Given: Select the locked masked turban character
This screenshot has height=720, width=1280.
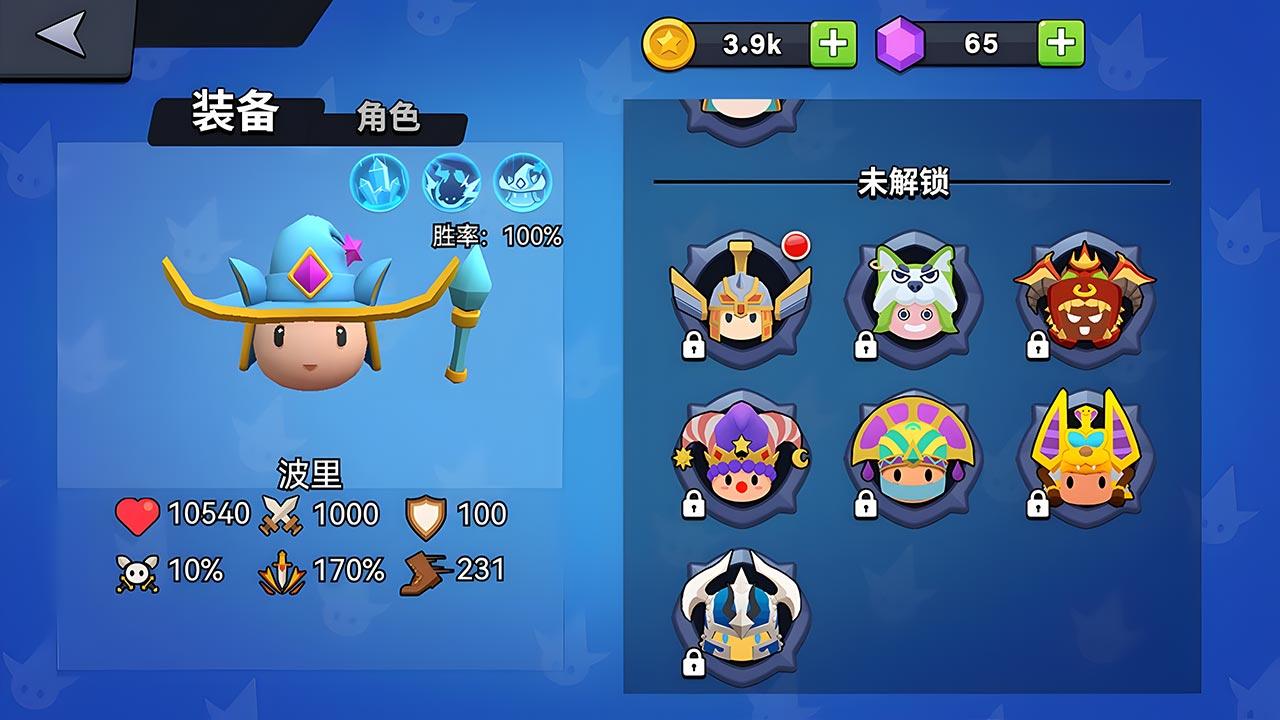Looking at the screenshot, I should 912,456.
